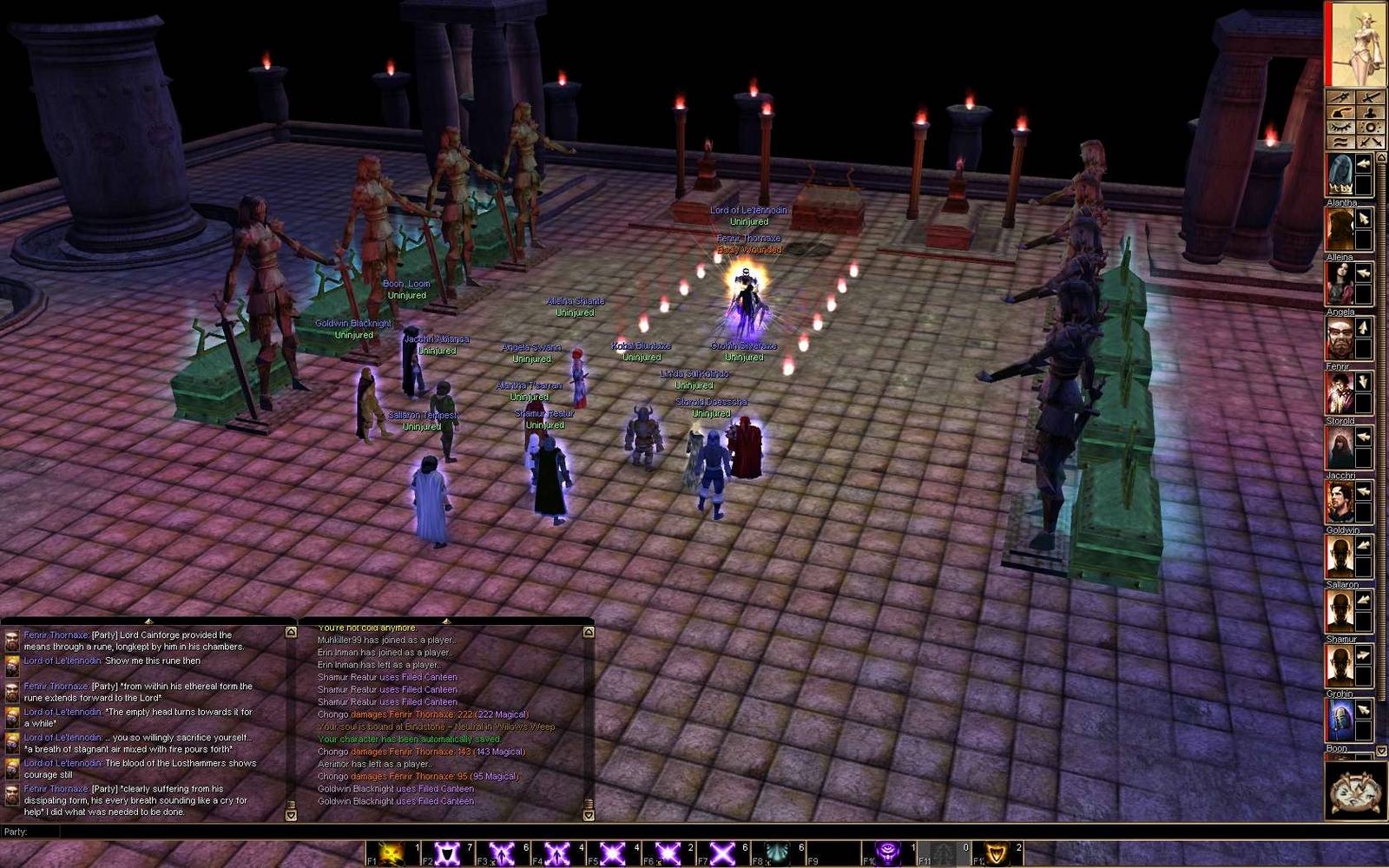Click the sword icon in the mode panel

tap(1370, 96)
